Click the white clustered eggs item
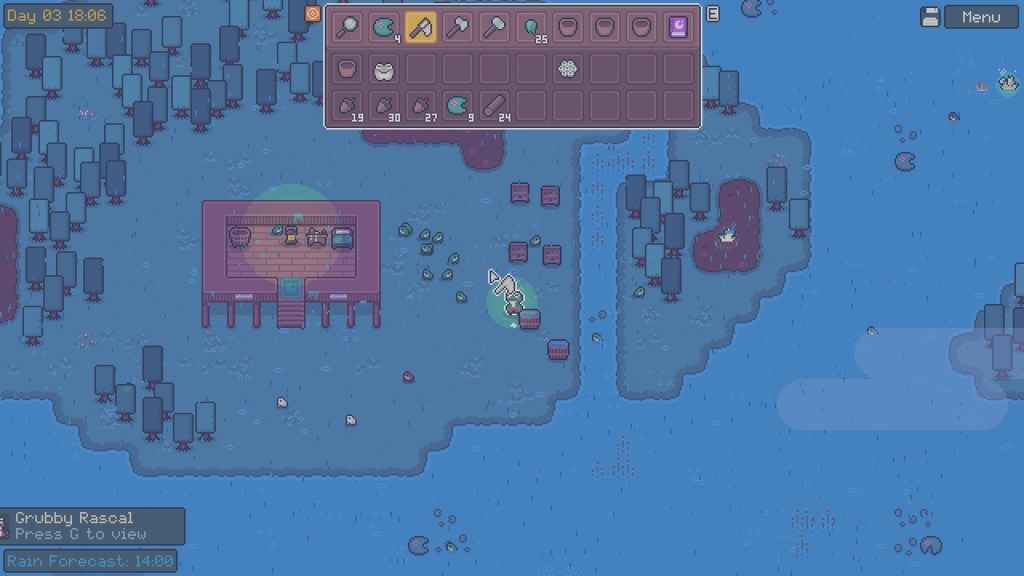Screen dimensions: 1024x576 click(568, 69)
